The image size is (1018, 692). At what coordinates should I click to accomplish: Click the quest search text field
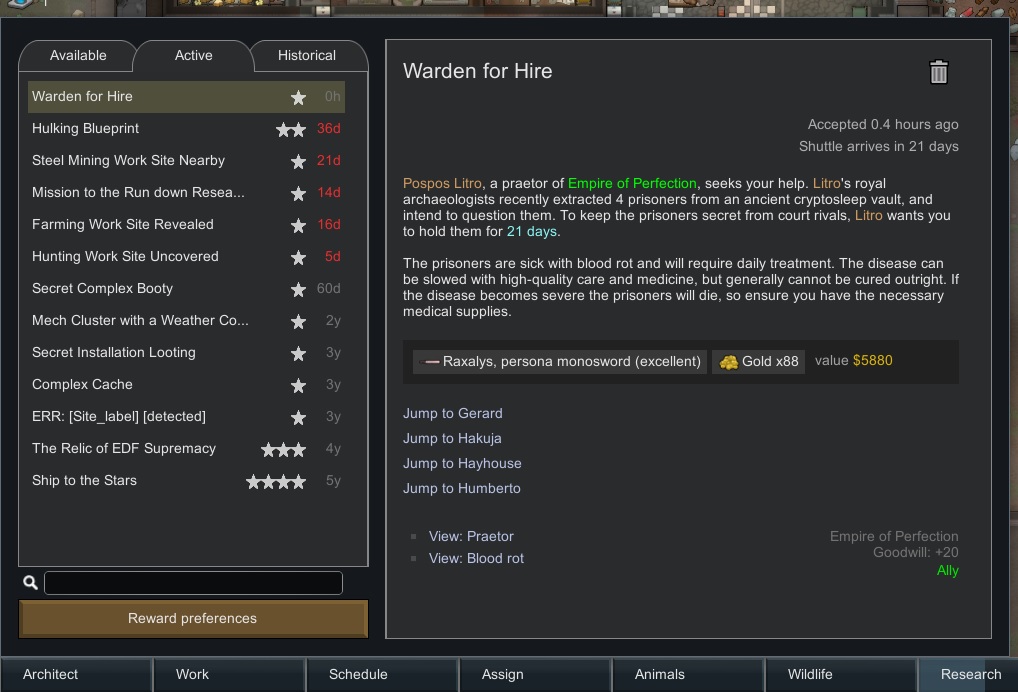(x=193, y=583)
